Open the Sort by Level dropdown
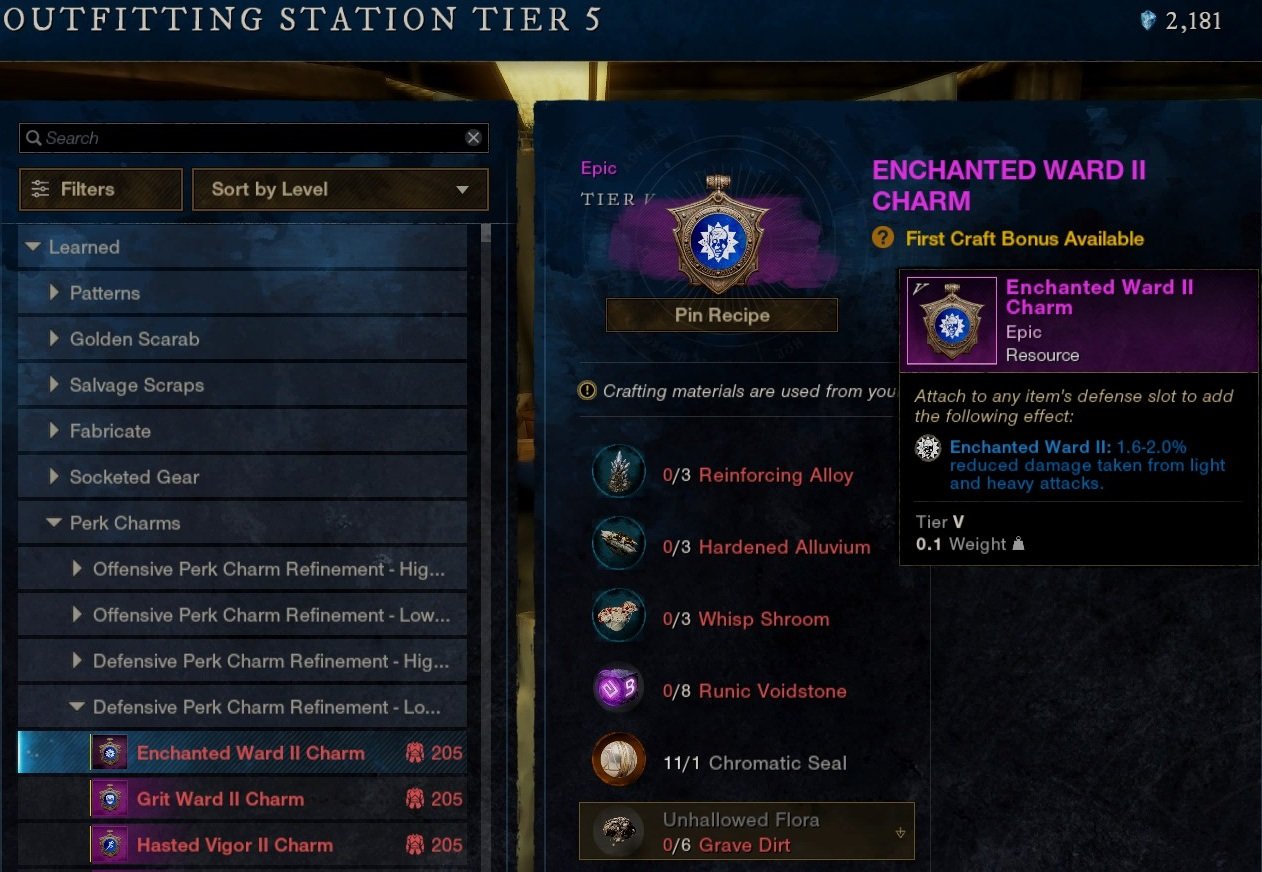Image resolution: width=1262 pixels, height=872 pixels. (340, 189)
